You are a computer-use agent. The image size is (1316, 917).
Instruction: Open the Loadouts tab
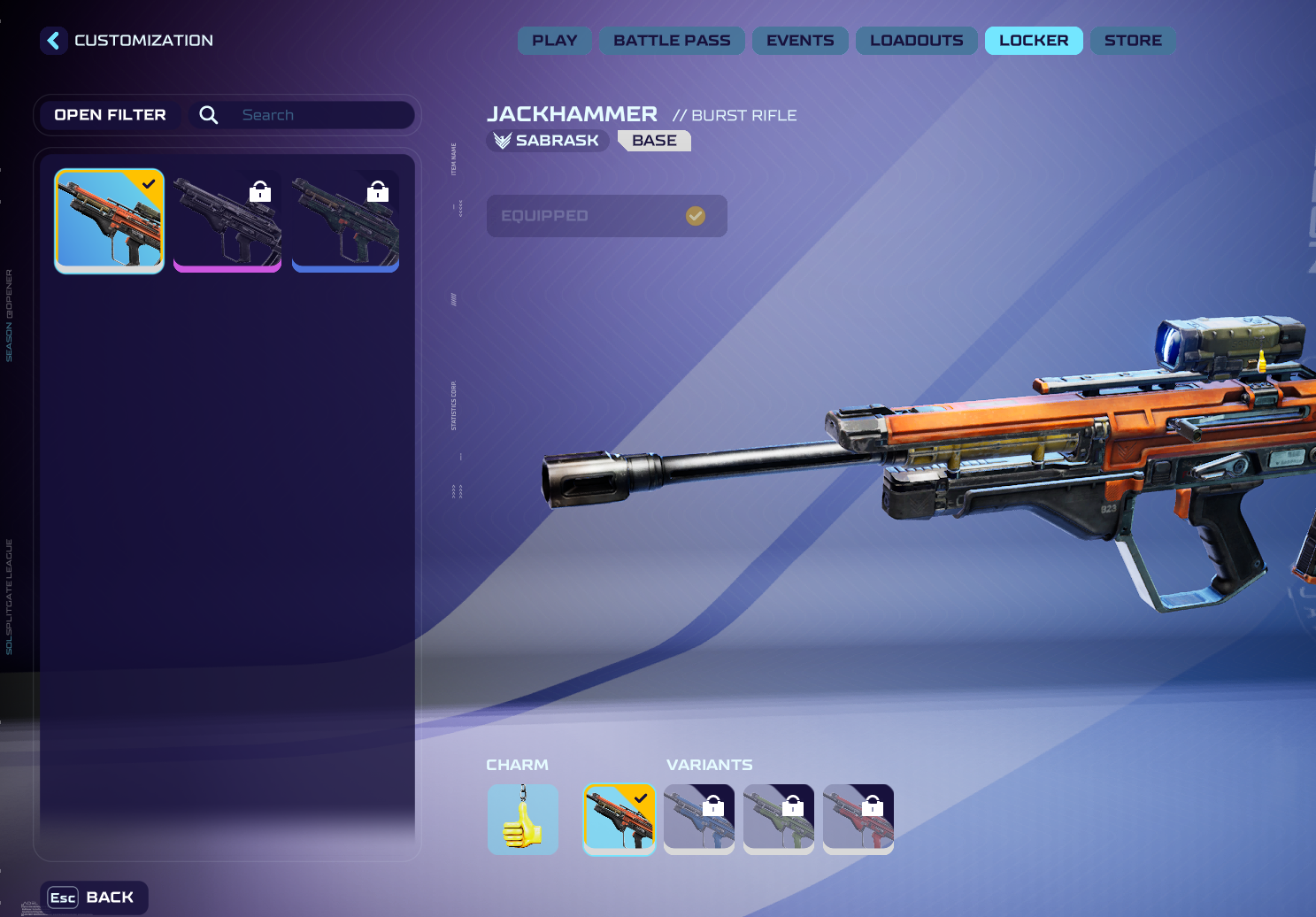916,41
